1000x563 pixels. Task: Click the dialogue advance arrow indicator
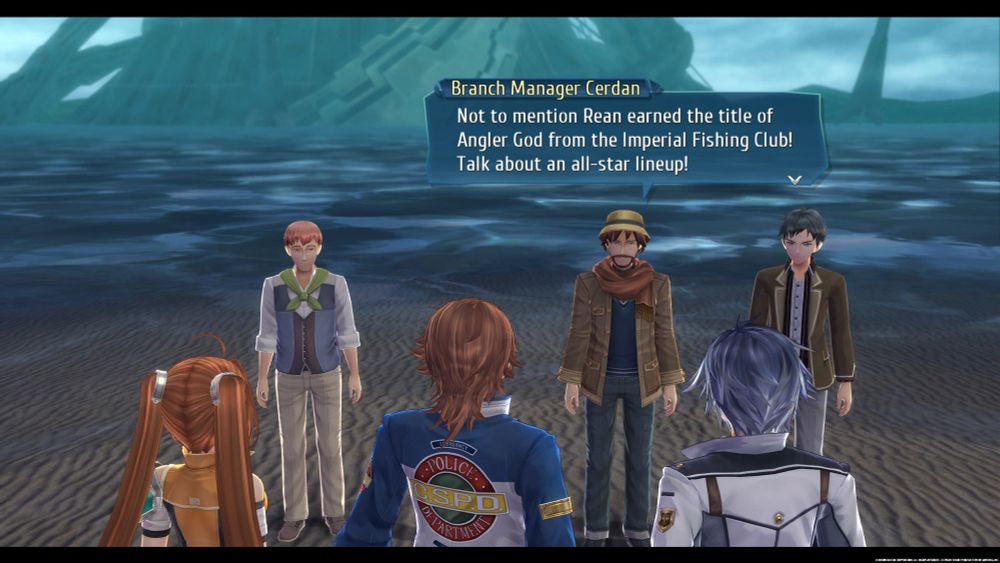click(795, 180)
